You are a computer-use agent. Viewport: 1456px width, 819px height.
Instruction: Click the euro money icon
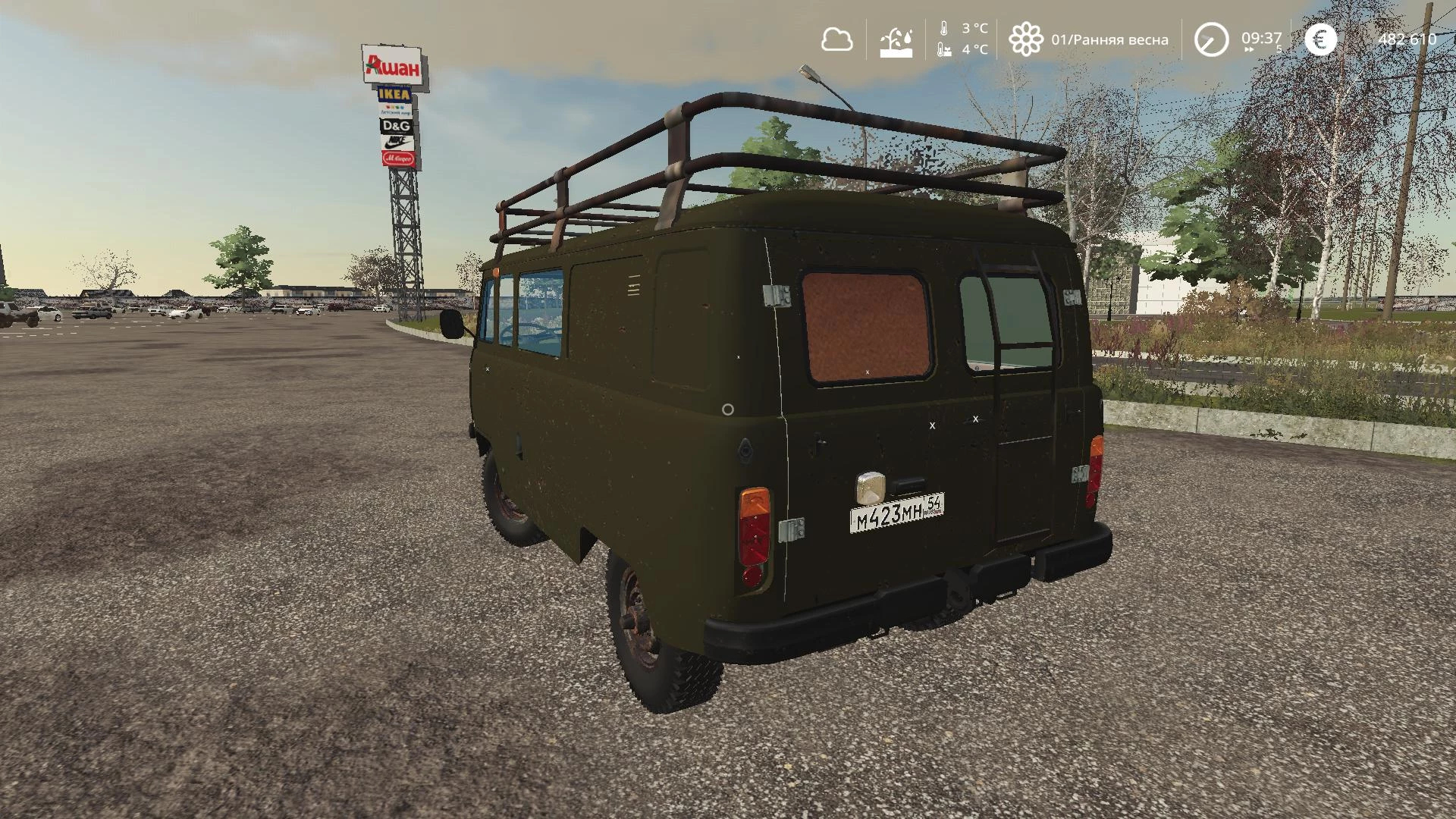coord(1320,39)
